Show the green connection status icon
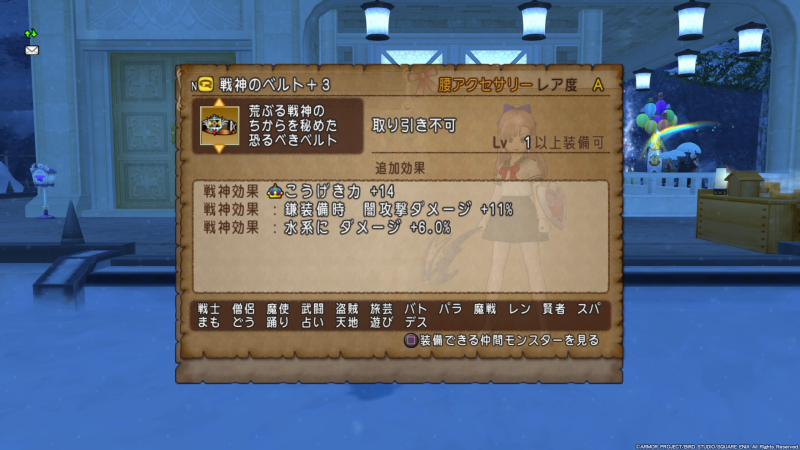This screenshot has width=800, height=450. tap(32, 33)
